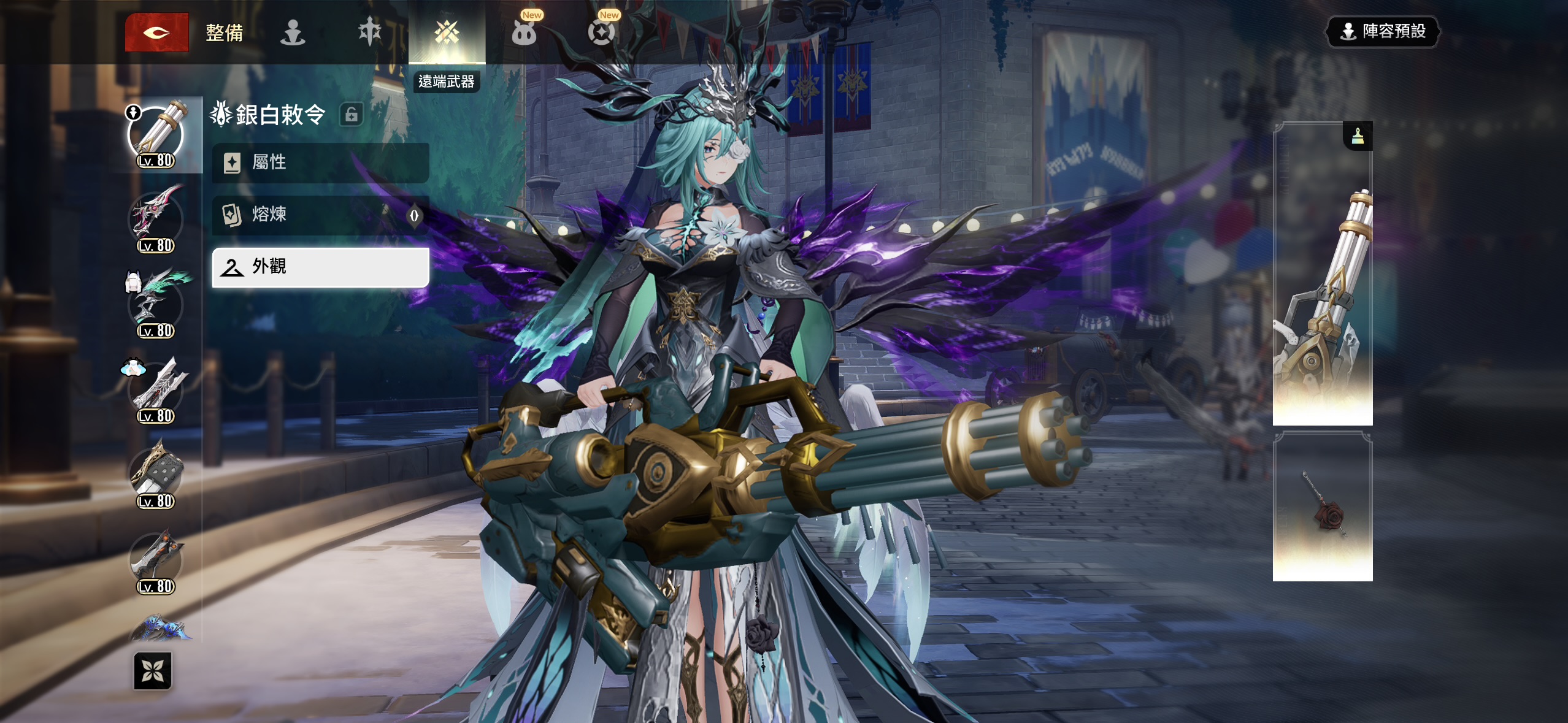This screenshot has height=723, width=1568.
Task: Click the four-petal flower button
Action: [x=153, y=670]
